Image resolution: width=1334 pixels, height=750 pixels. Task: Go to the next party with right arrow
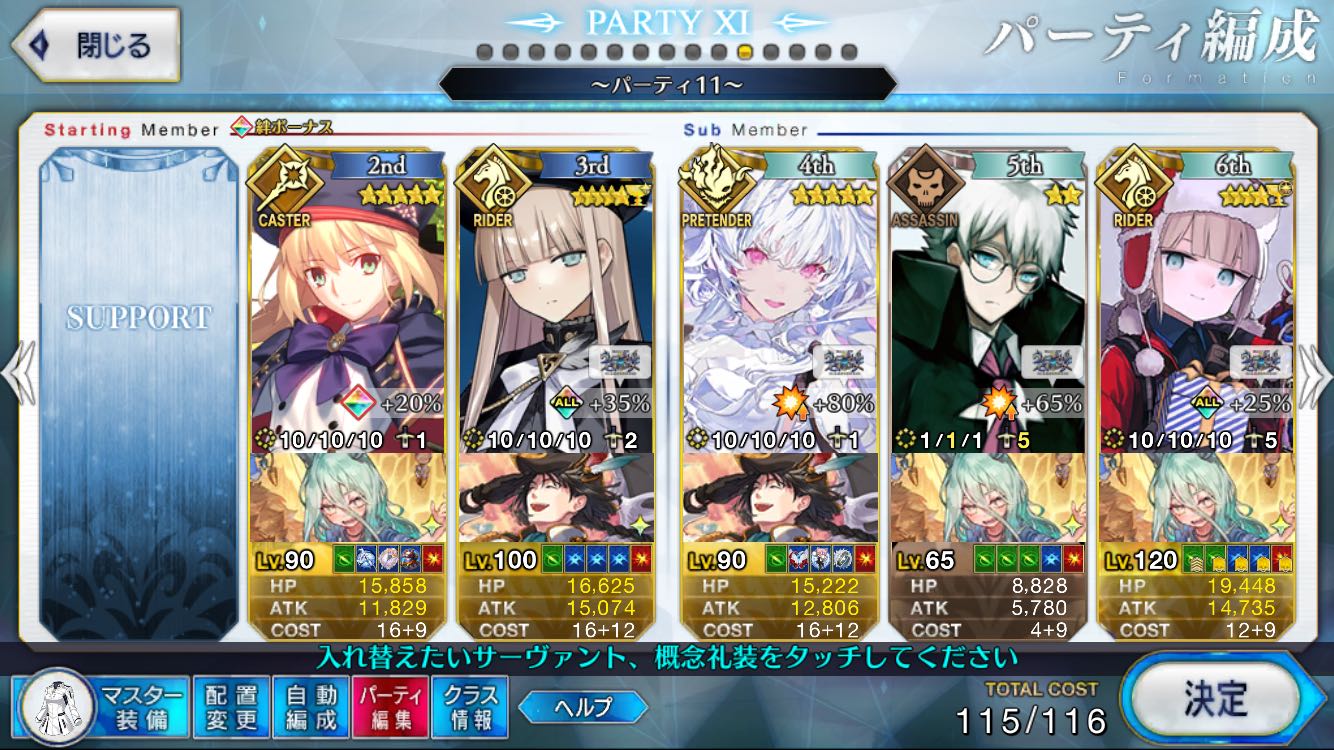click(1316, 374)
